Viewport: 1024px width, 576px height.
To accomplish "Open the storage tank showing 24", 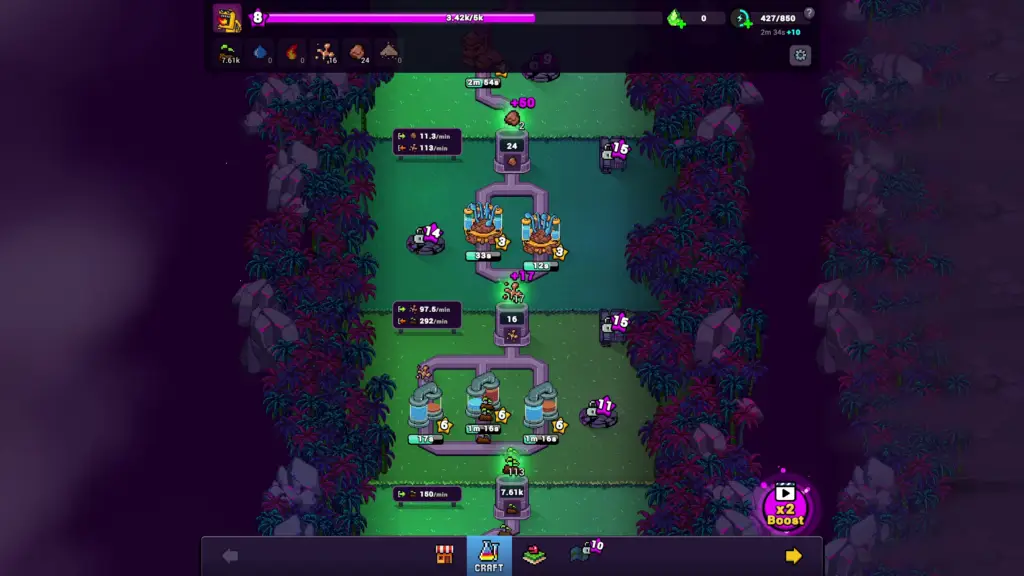I will coord(512,152).
